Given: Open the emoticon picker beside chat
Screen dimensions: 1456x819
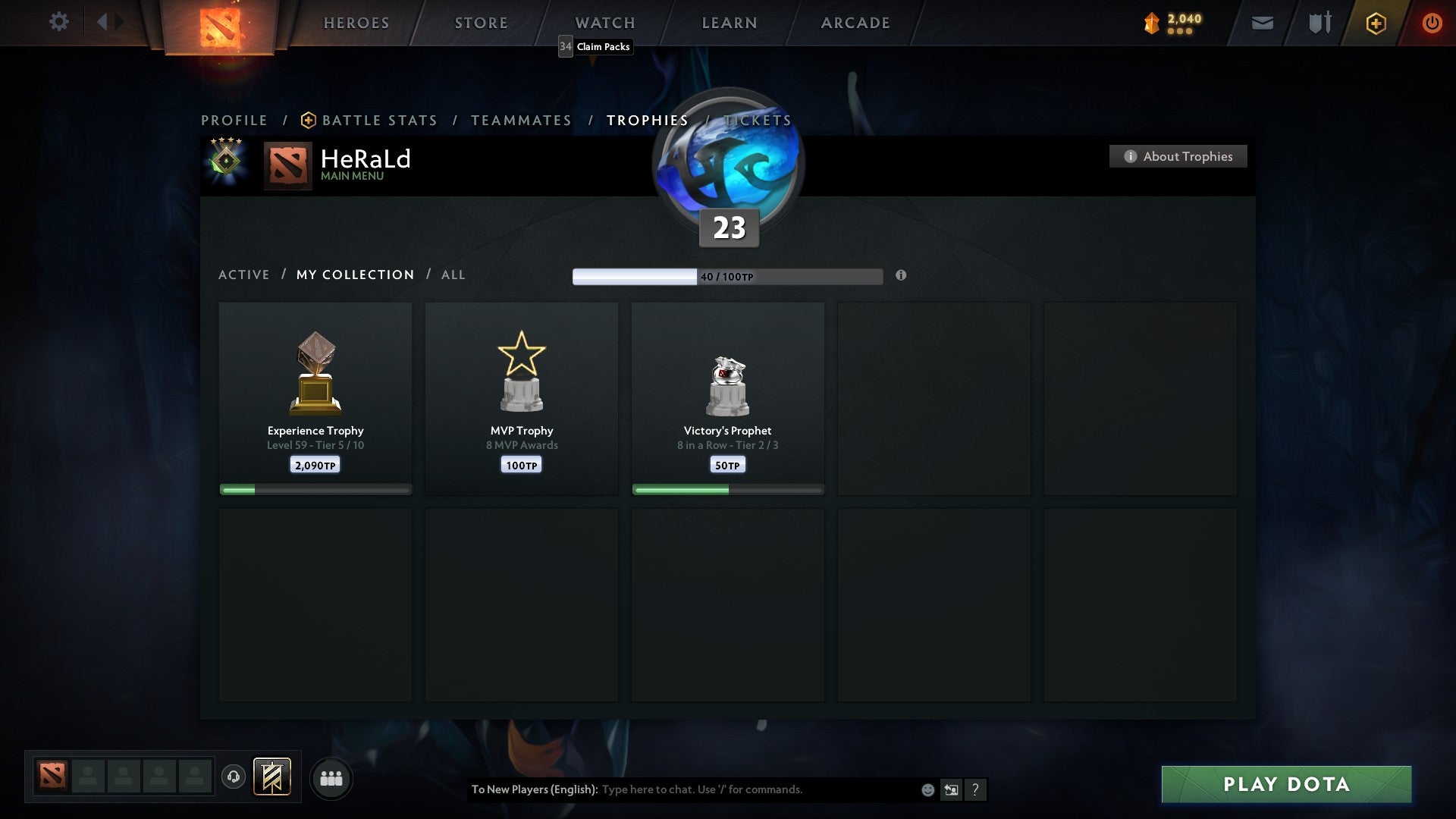Looking at the screenshot, I should tap(927, 789).
